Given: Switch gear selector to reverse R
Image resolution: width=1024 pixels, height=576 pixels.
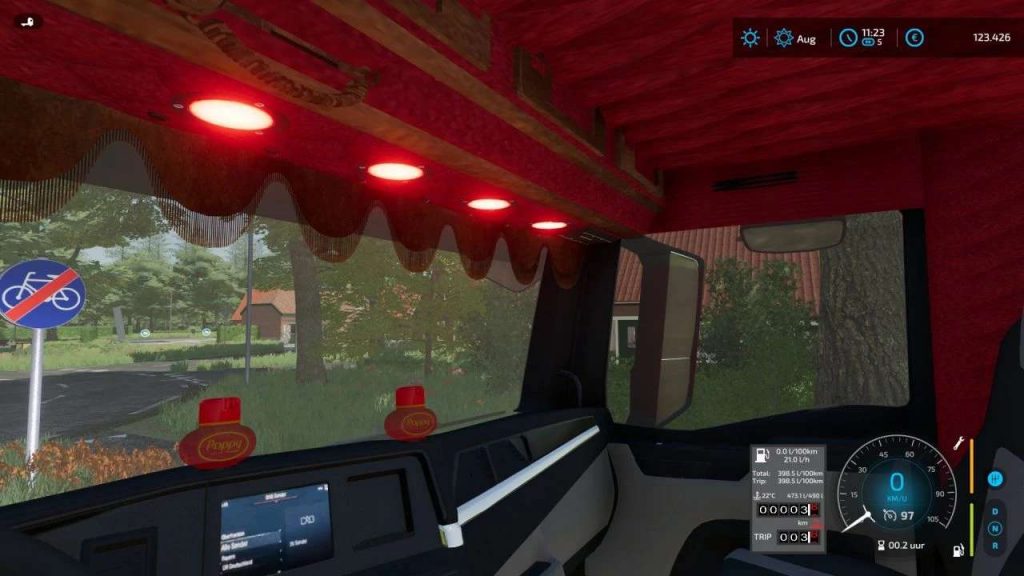Looking at the screenshot, I should (x=995, y=546).
